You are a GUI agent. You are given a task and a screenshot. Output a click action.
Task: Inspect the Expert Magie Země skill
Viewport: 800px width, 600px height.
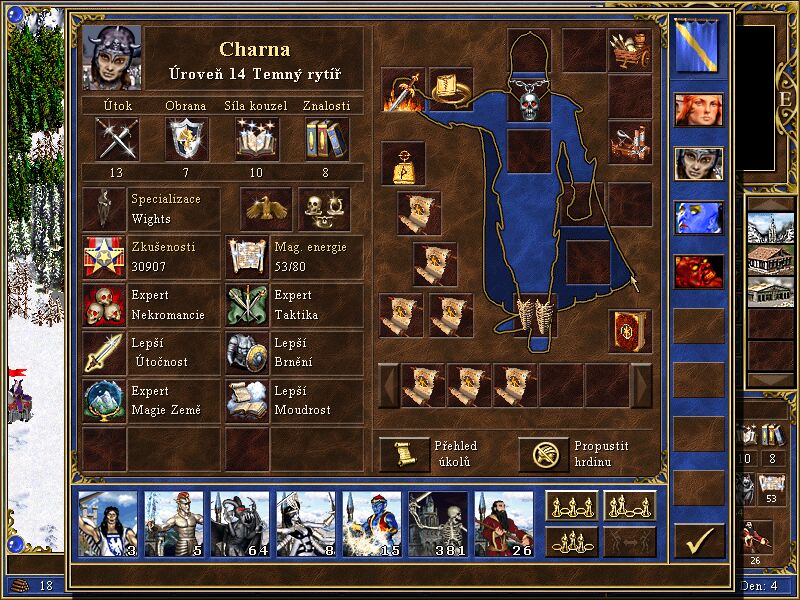tap(104, 400)
